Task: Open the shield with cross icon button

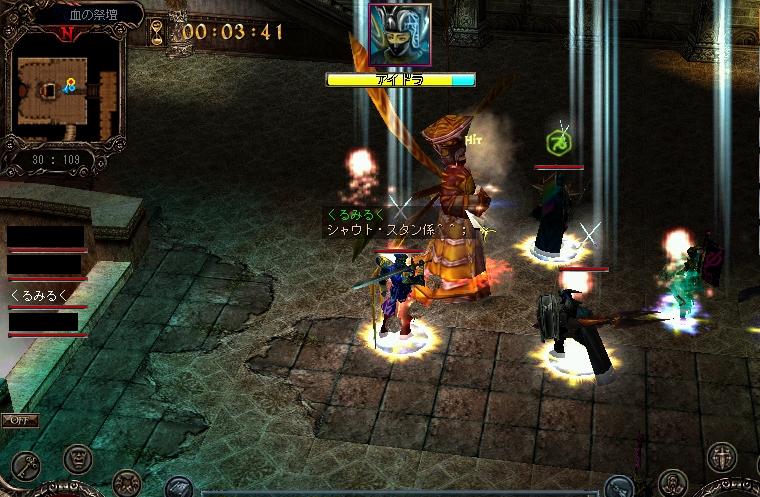Action: pyautogui.click(x=720, y=458)
